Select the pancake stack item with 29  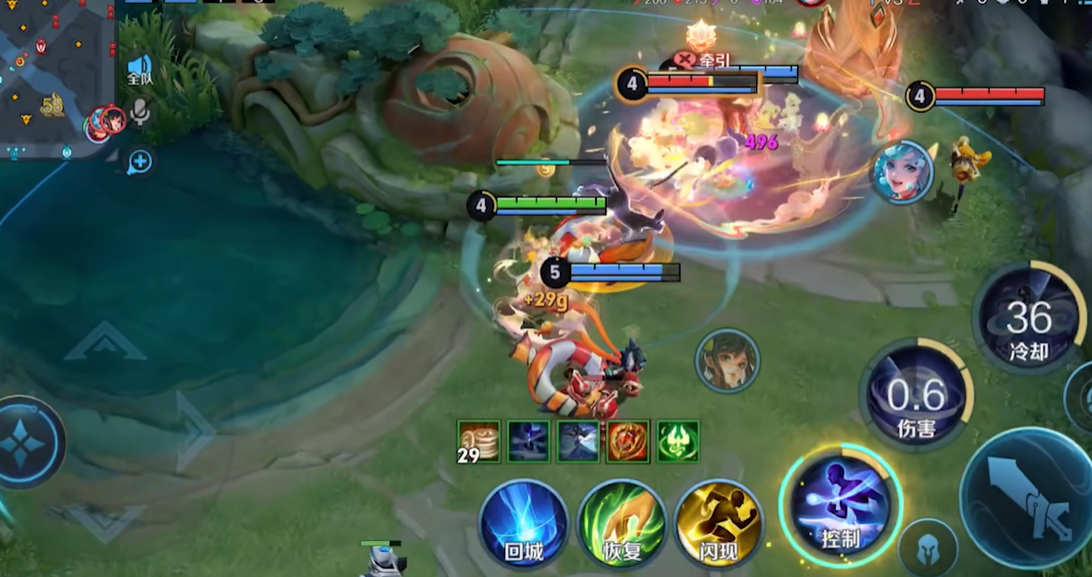(478, 441)
